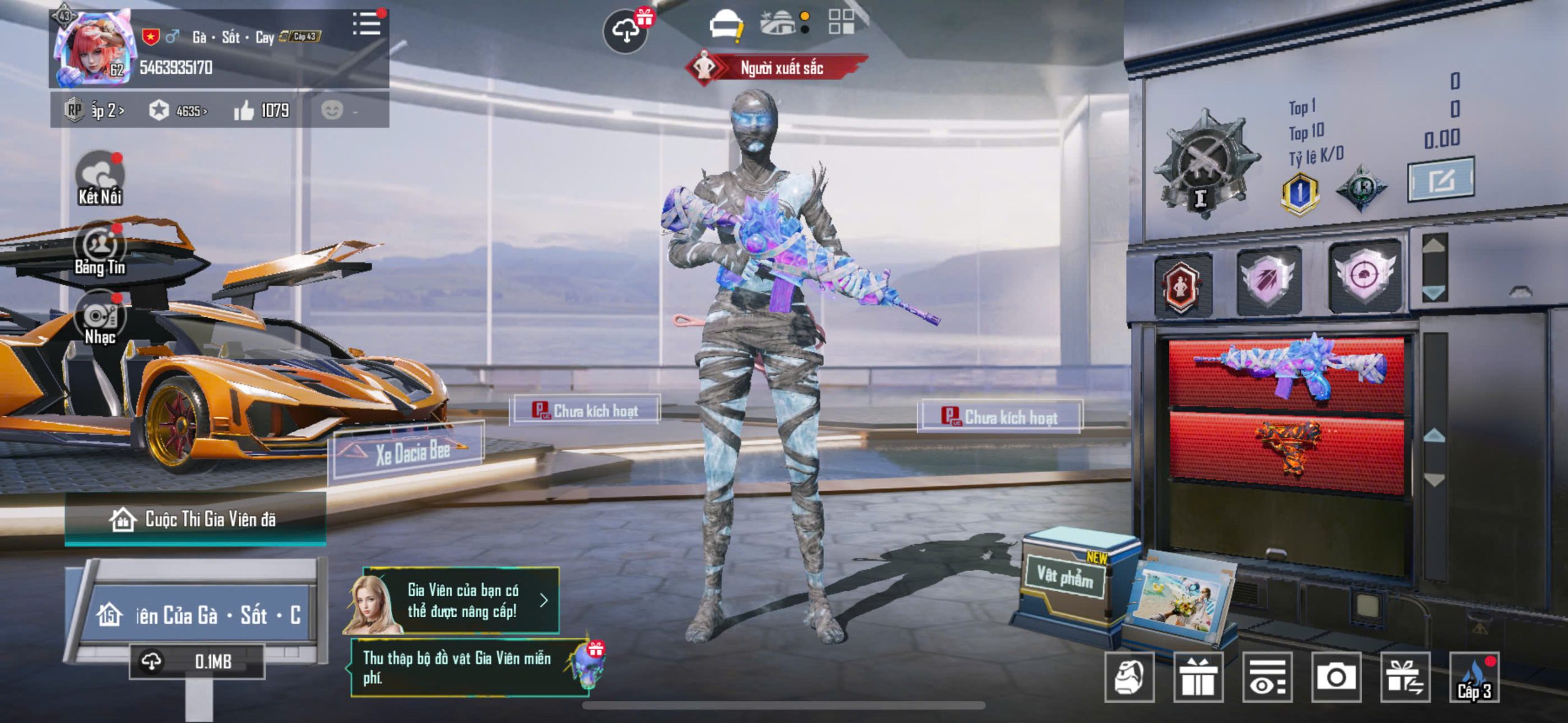Viewport: 1568px width, 723px height.
Task: Edit the stats display panel
Action: 1441,179
